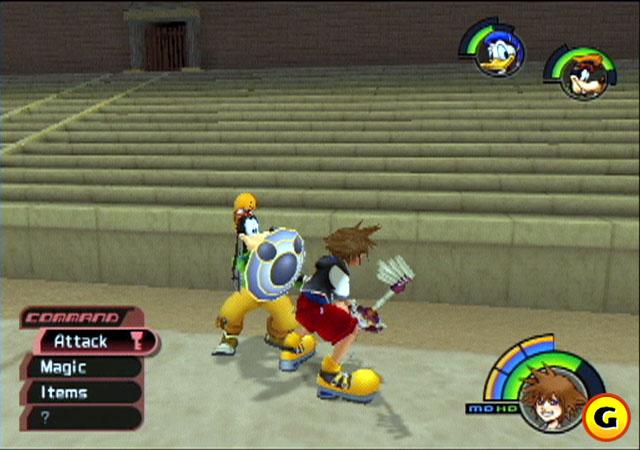Click the GameSpot G logo watermark
640x450 pixels.
point(606,418)
